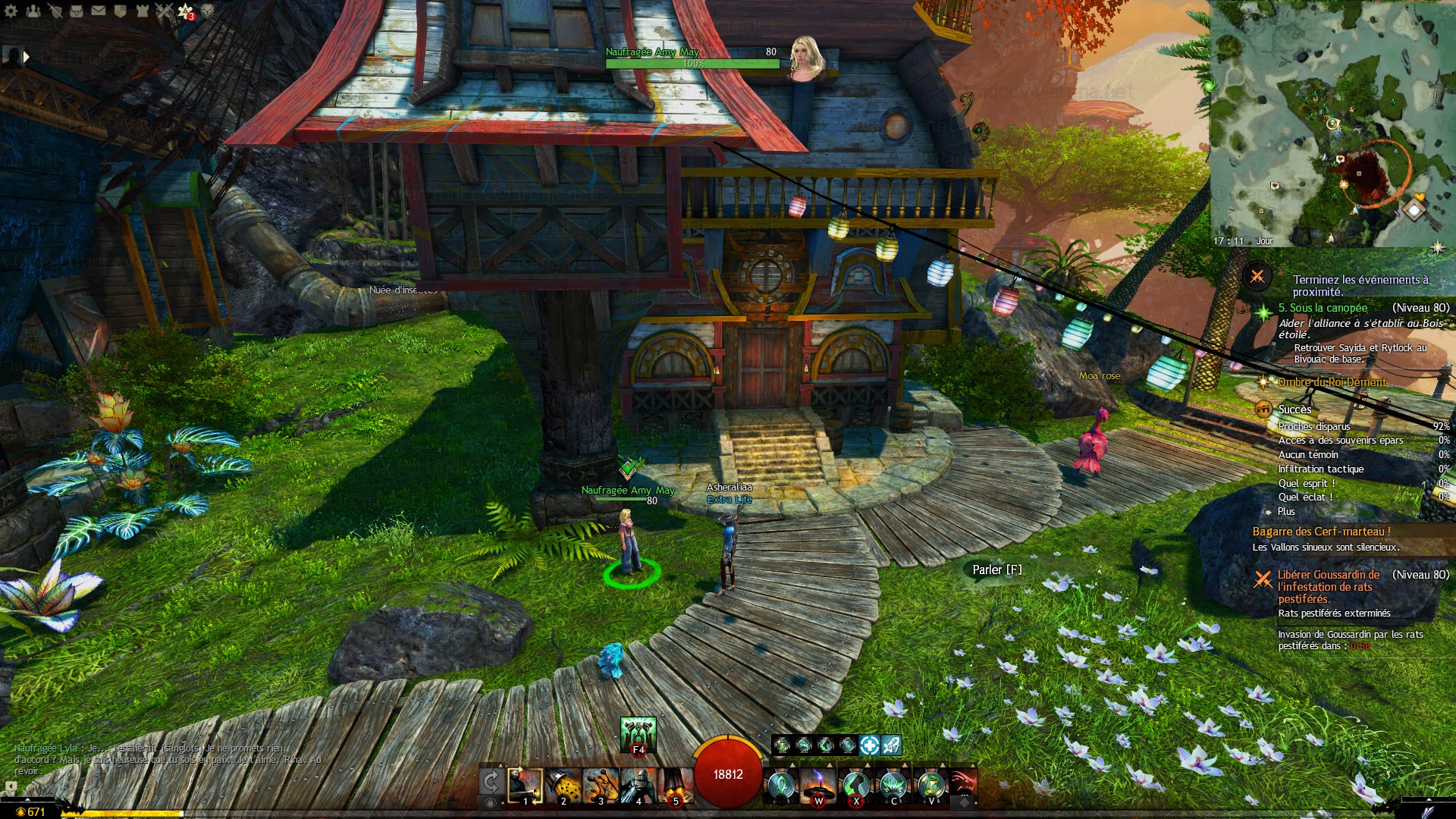The image size is (1456, 819).
Task: Use the elite skill on V
Action: coord(931,785)
